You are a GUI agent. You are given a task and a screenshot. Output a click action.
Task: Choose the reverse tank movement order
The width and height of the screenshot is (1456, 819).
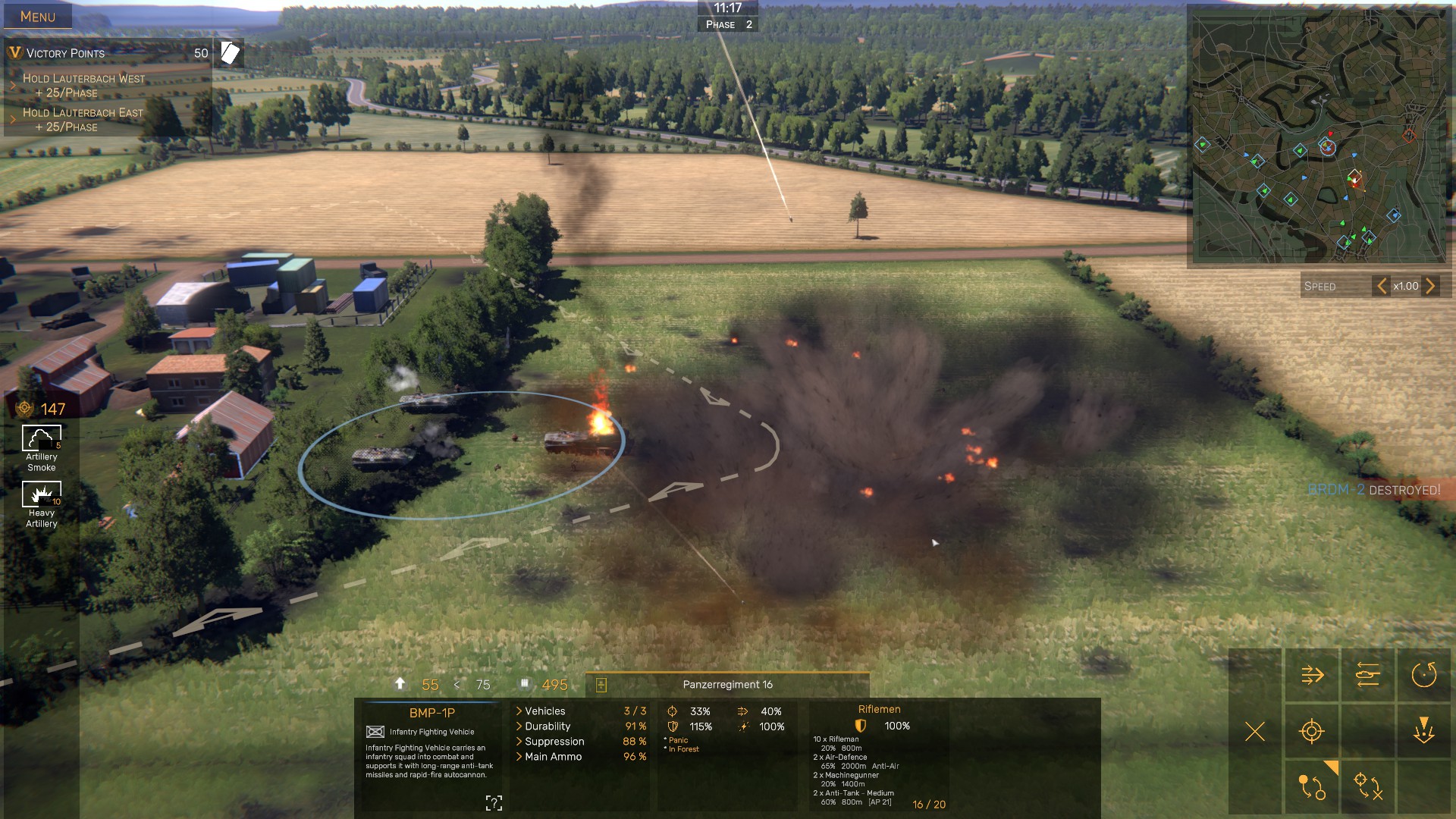(x=1367, y=675)
